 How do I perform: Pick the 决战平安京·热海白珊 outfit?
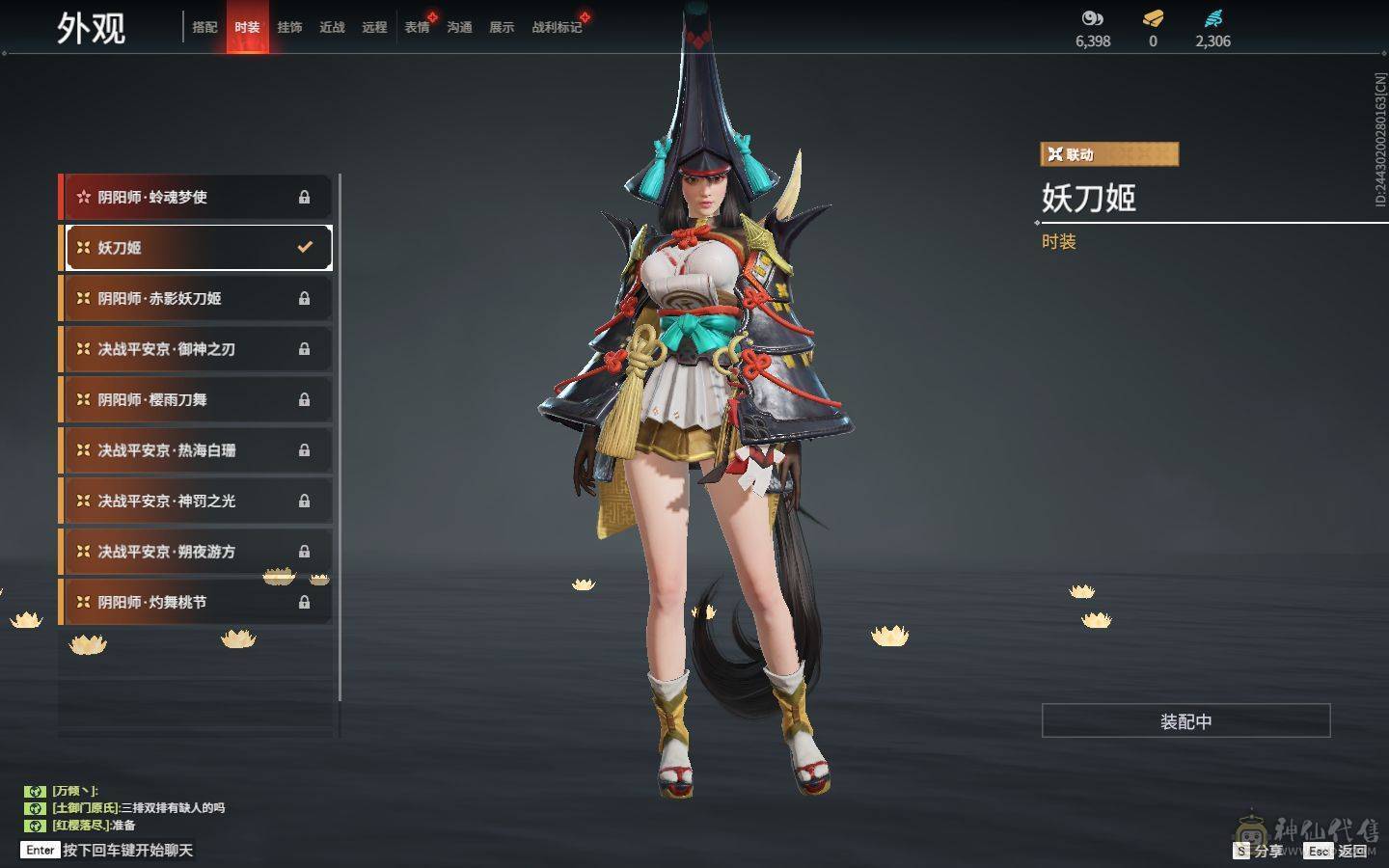click(x=196, y=450)
